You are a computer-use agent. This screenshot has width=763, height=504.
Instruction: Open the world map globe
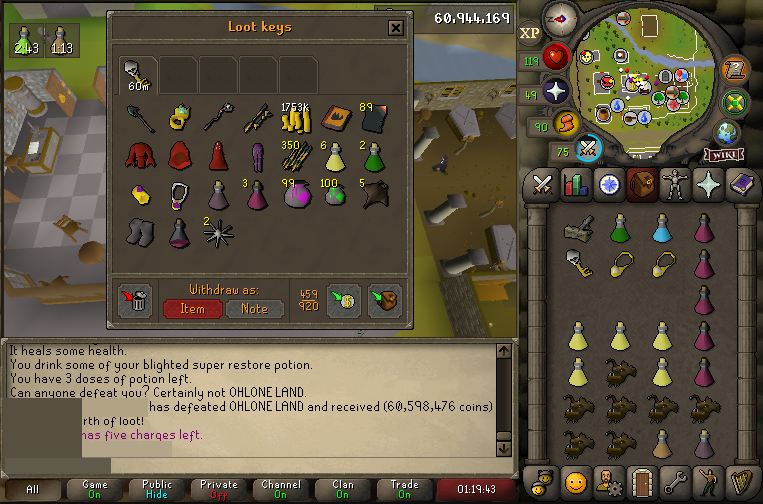click(x=728, y=134)
